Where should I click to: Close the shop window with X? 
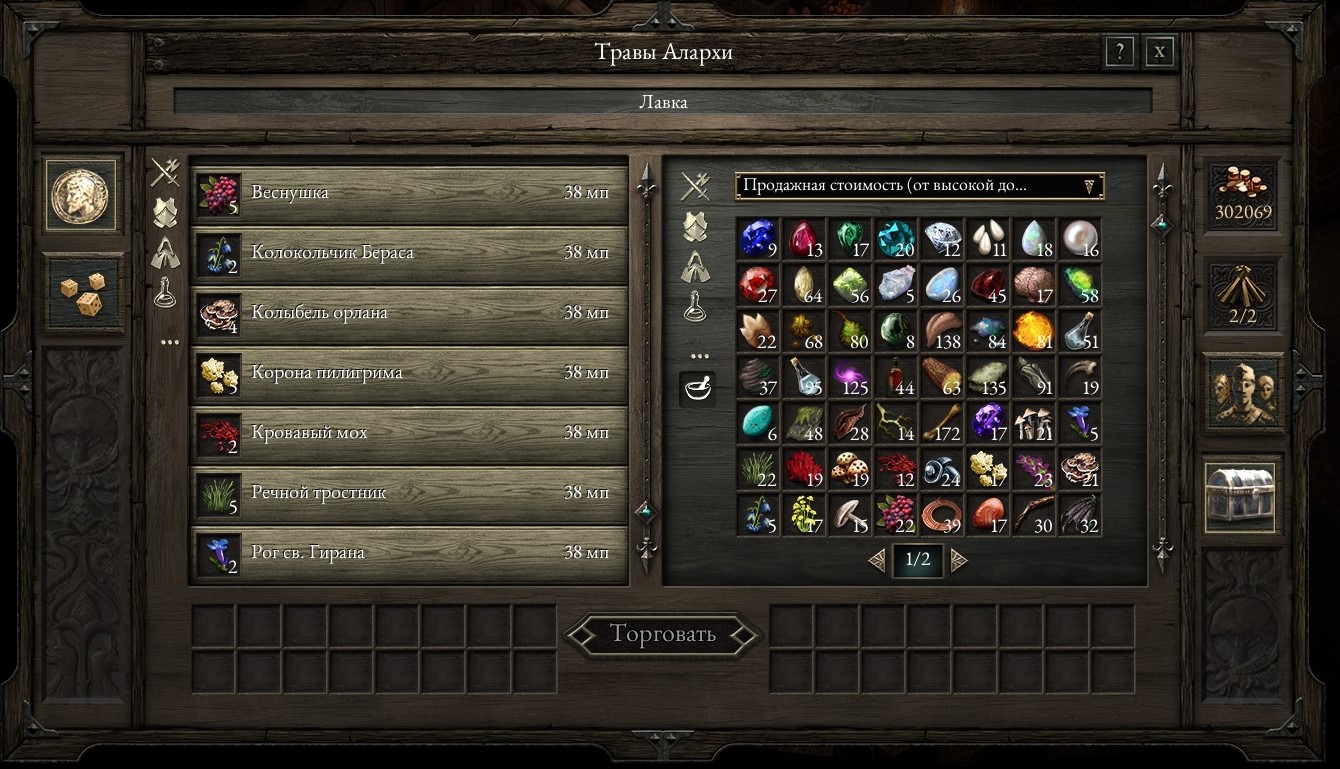(1159, 52)
